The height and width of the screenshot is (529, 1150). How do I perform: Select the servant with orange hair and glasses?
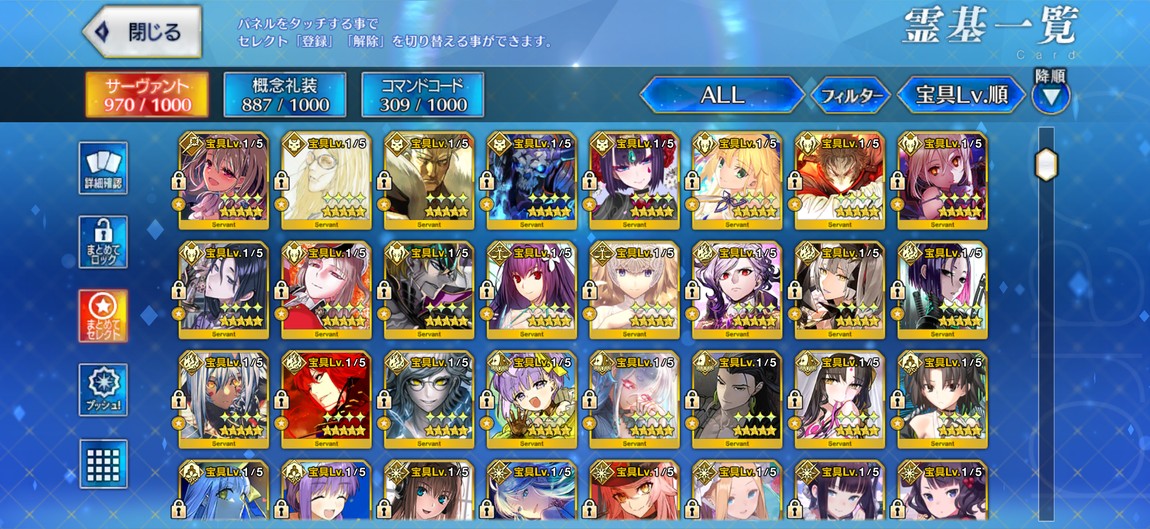(634, 496)
